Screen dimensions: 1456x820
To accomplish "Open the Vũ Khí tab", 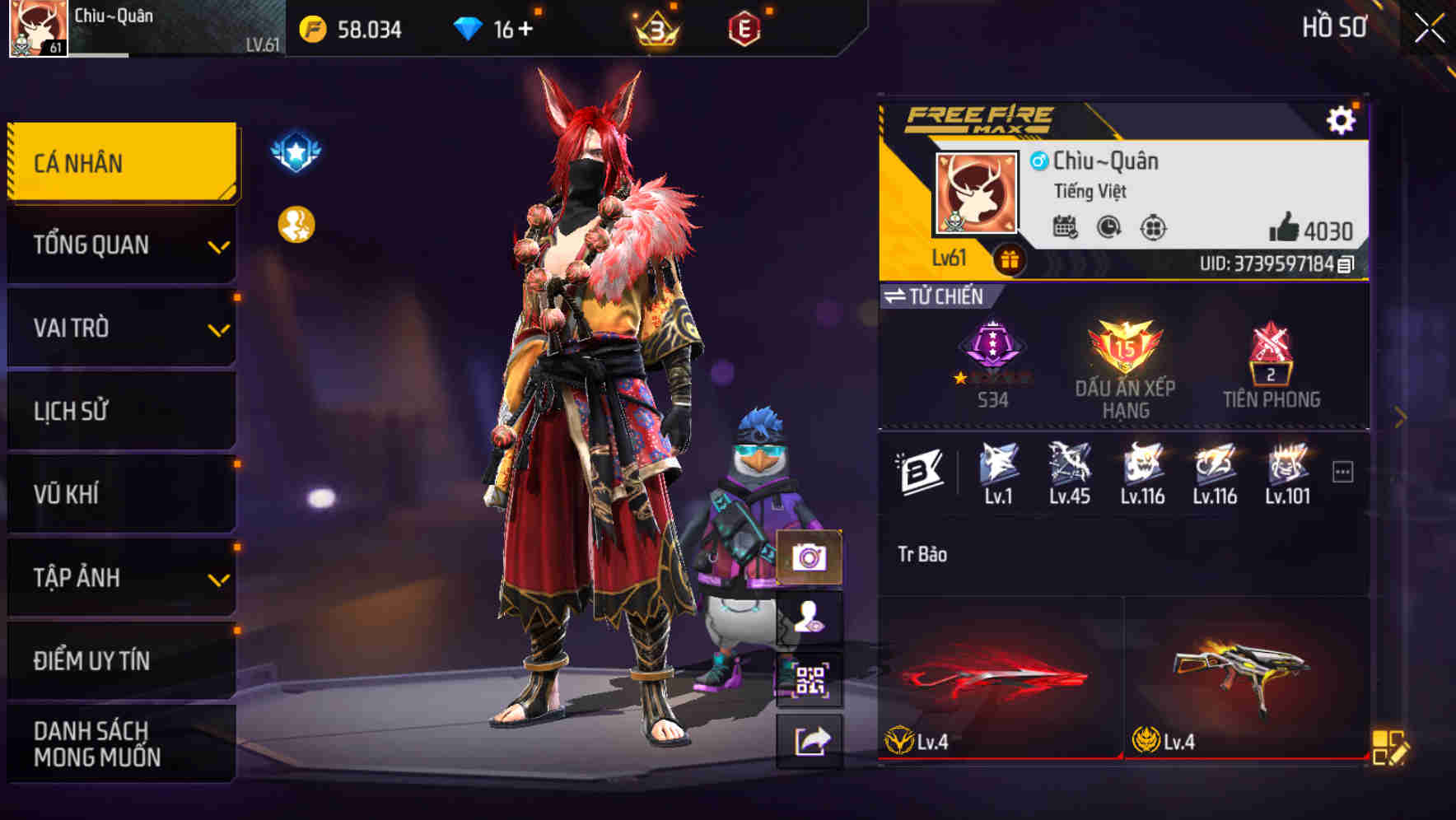I will 120,494.
